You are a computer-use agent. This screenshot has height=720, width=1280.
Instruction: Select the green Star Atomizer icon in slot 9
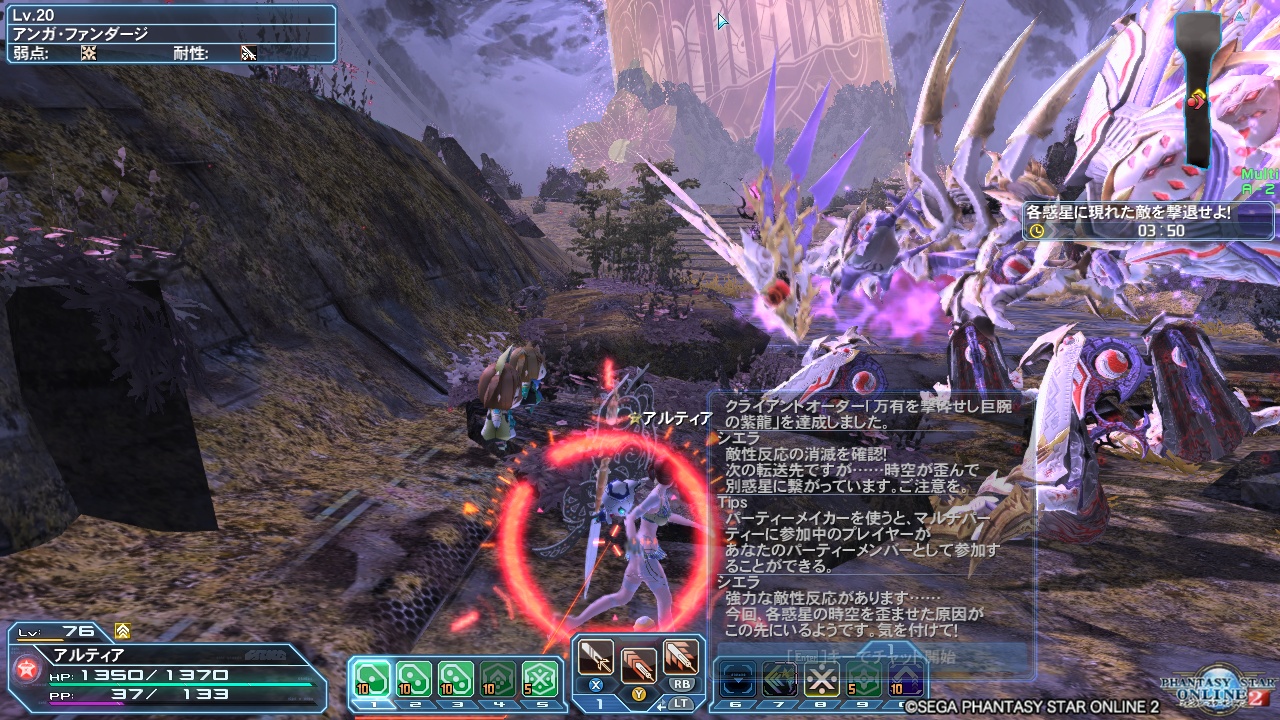pos(863,678)
